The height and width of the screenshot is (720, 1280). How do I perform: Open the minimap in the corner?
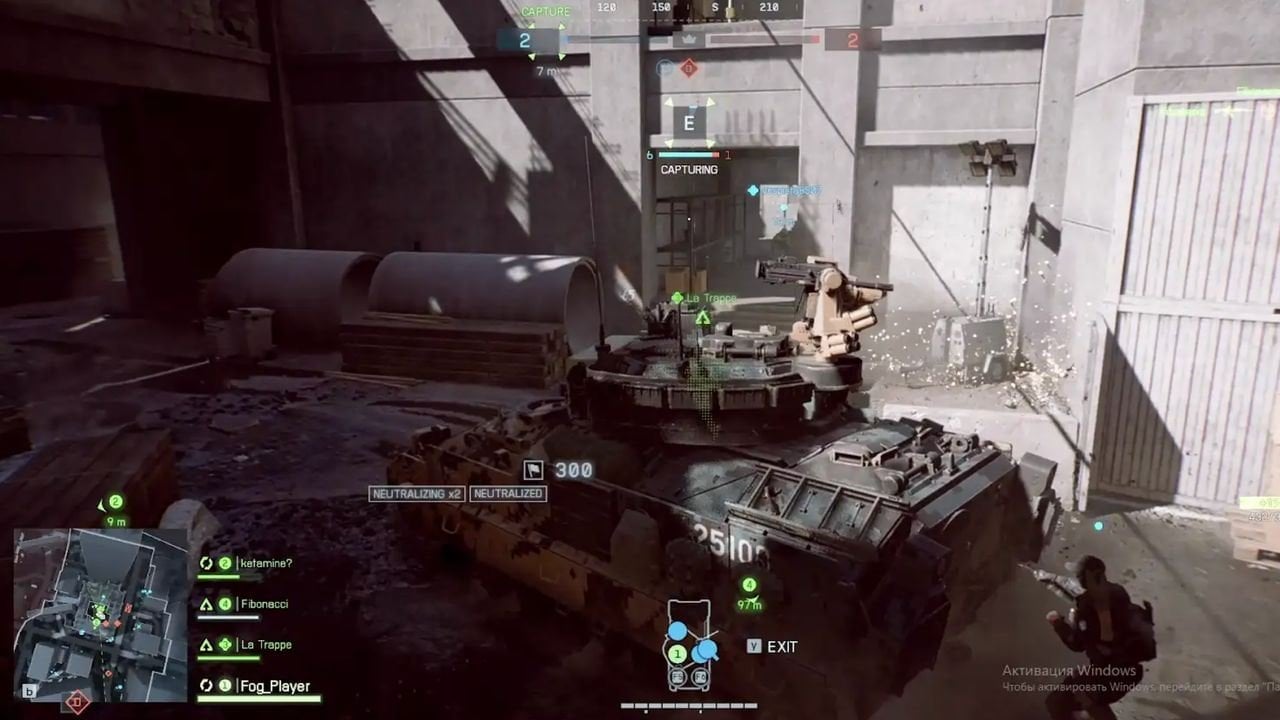coord(100,614)
